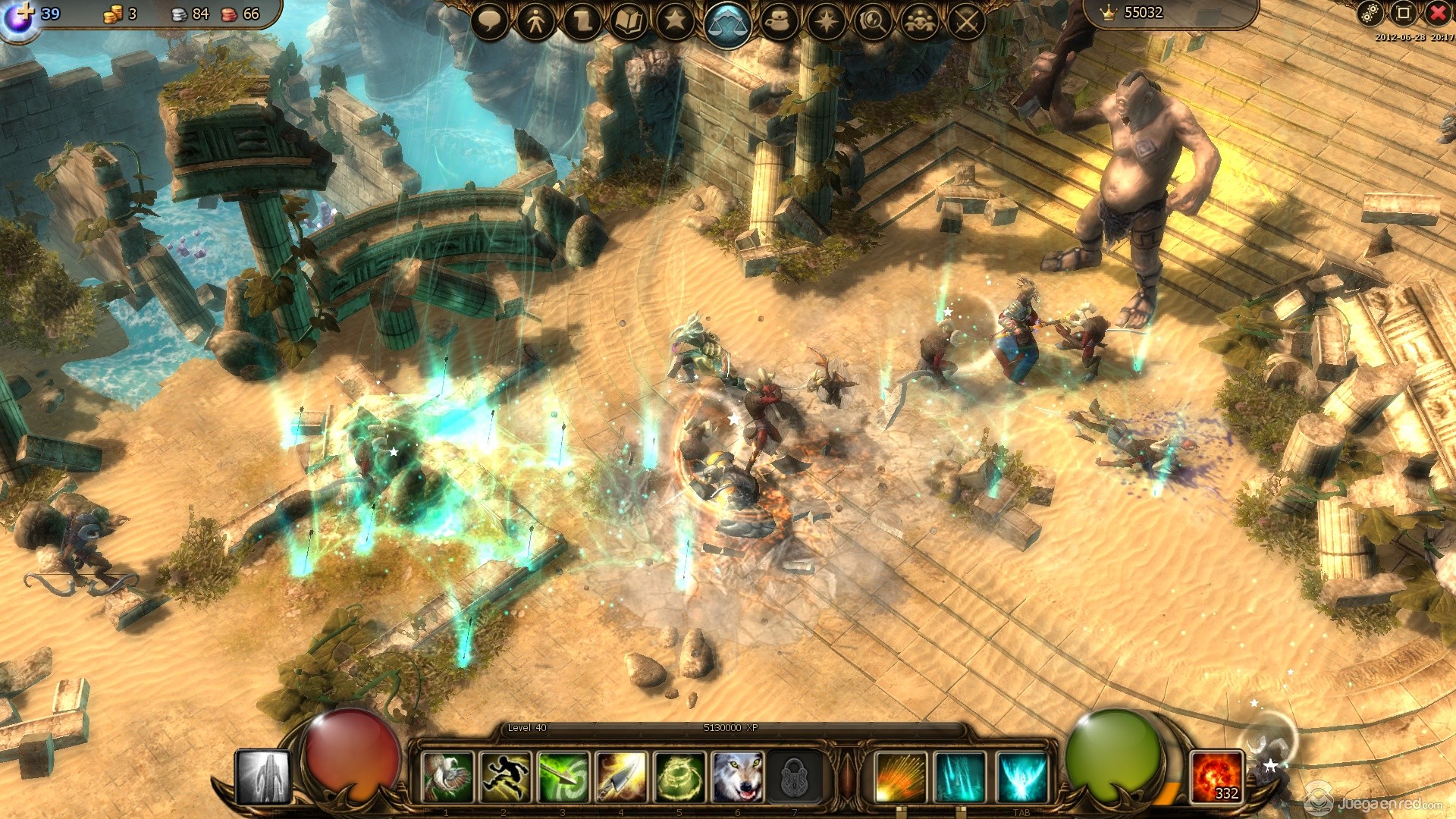Open the chat speech bubble menu
The image size is (1456, 819).
tap(490, 22)
